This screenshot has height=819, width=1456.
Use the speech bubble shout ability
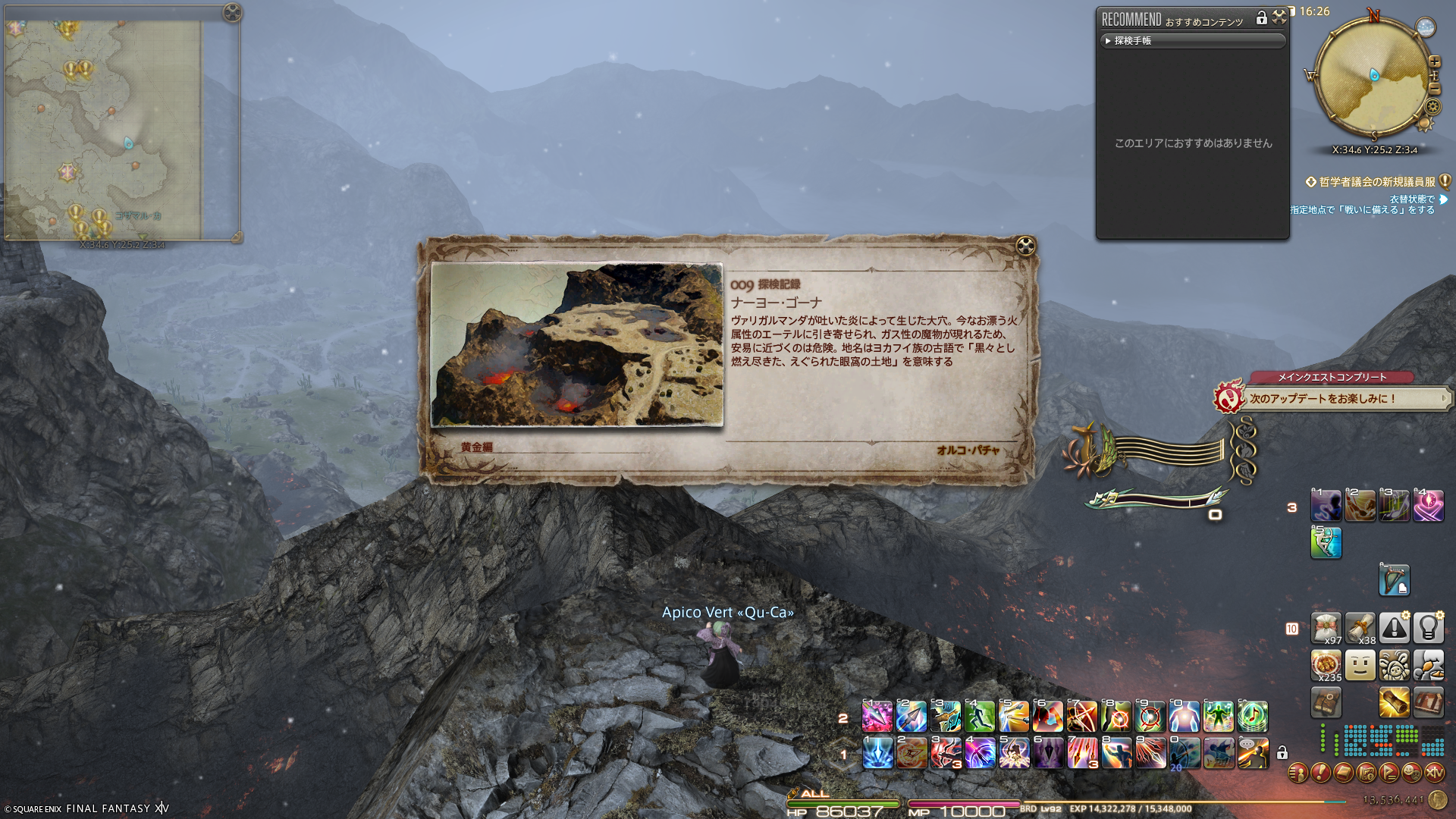click(x=1253, y=753)
